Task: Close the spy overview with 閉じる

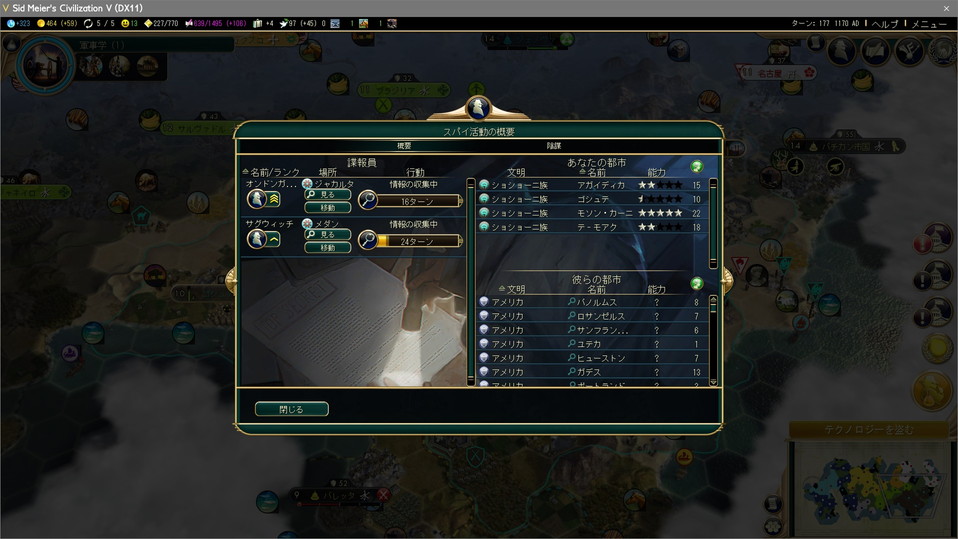Action: tap(291, 409)
